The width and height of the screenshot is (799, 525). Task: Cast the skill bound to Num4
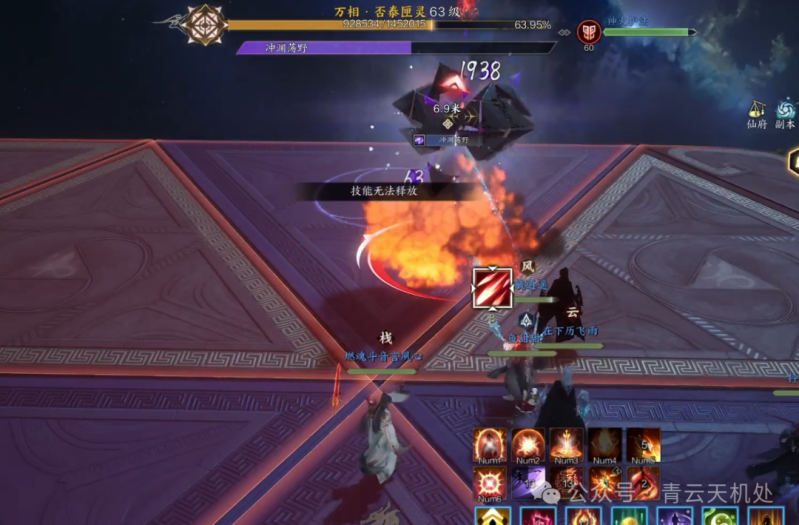(x=604, y=445)
